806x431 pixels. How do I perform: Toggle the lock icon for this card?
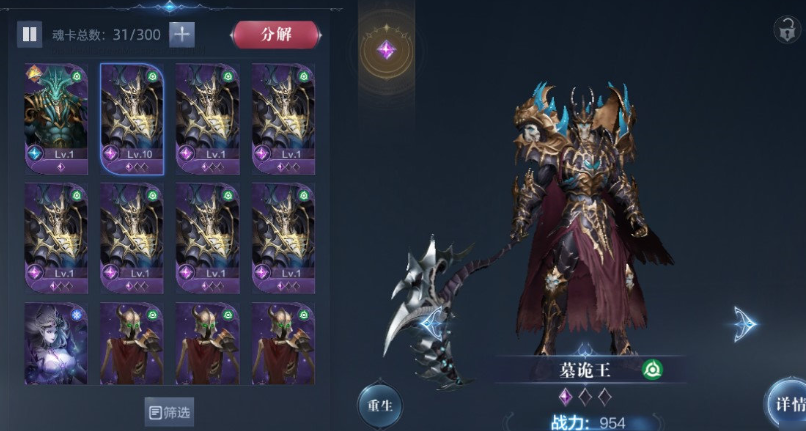[x=786, y=29]
